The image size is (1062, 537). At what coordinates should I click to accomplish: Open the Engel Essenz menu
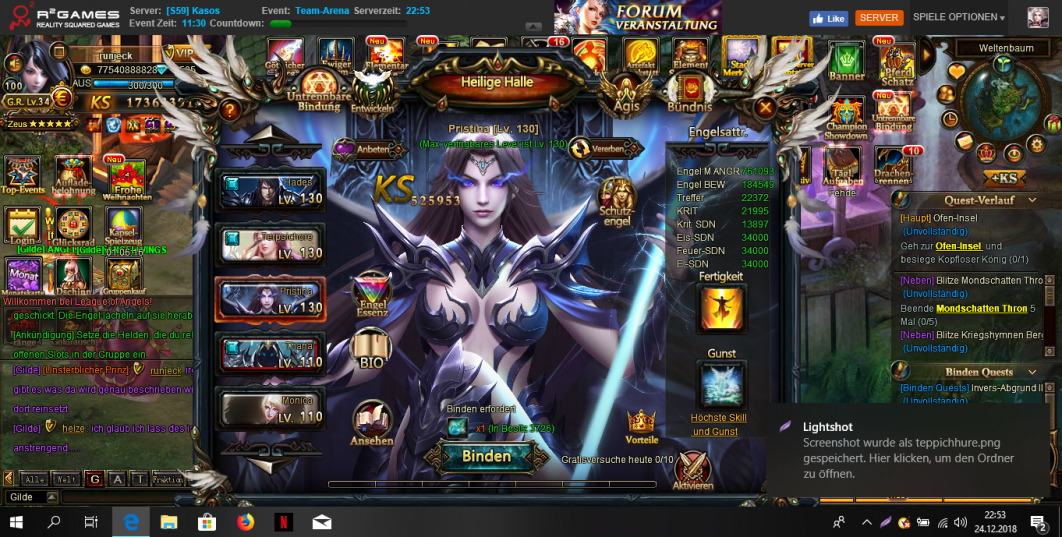(372, 296)
